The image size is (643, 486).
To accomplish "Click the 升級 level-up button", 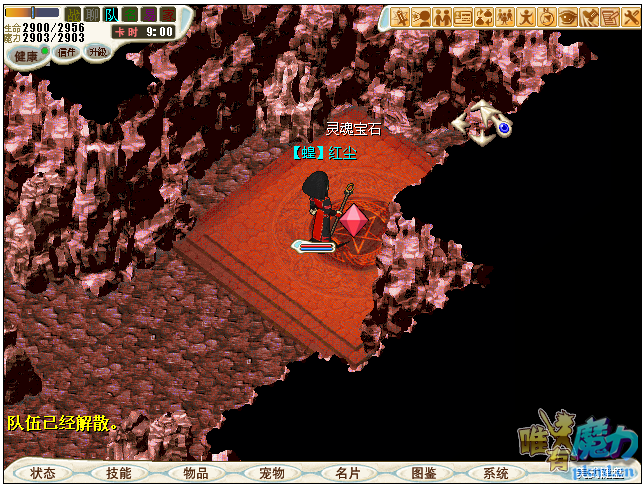I will click(97, 51).
